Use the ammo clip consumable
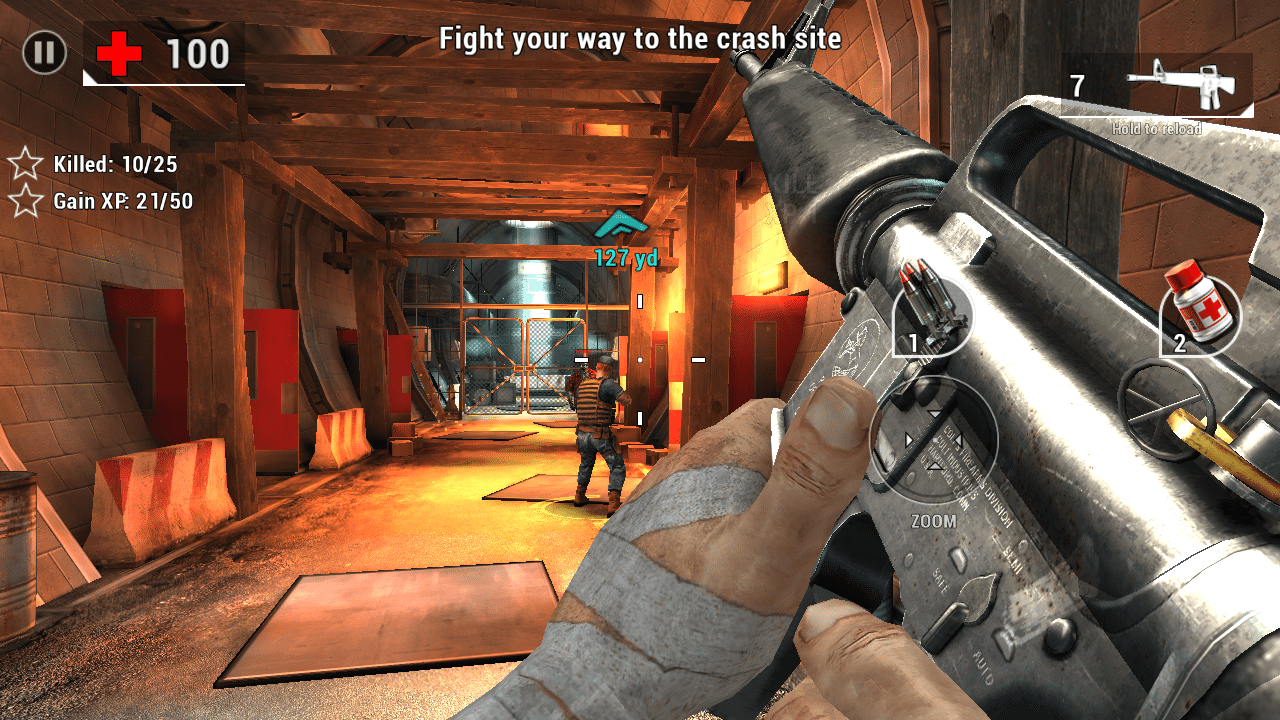 tap(933, 312)
